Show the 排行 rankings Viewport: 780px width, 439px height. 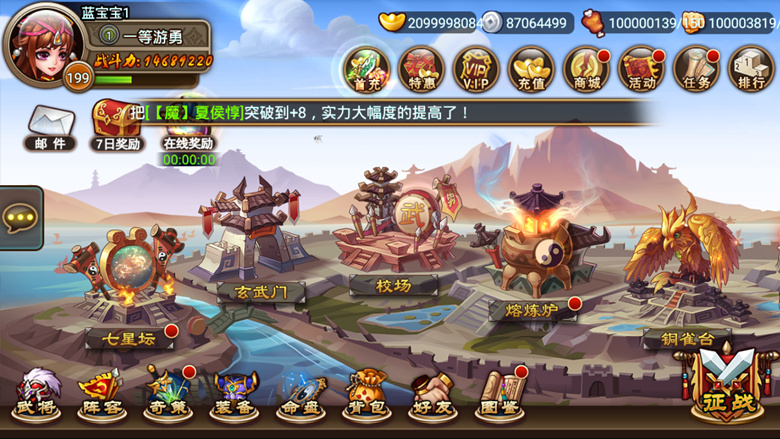(x=750, y=68)
